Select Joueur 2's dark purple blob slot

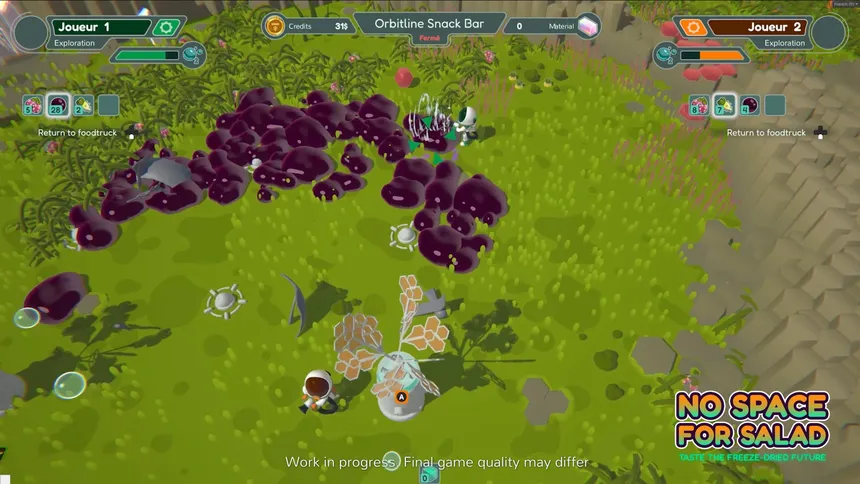[749, 105]
